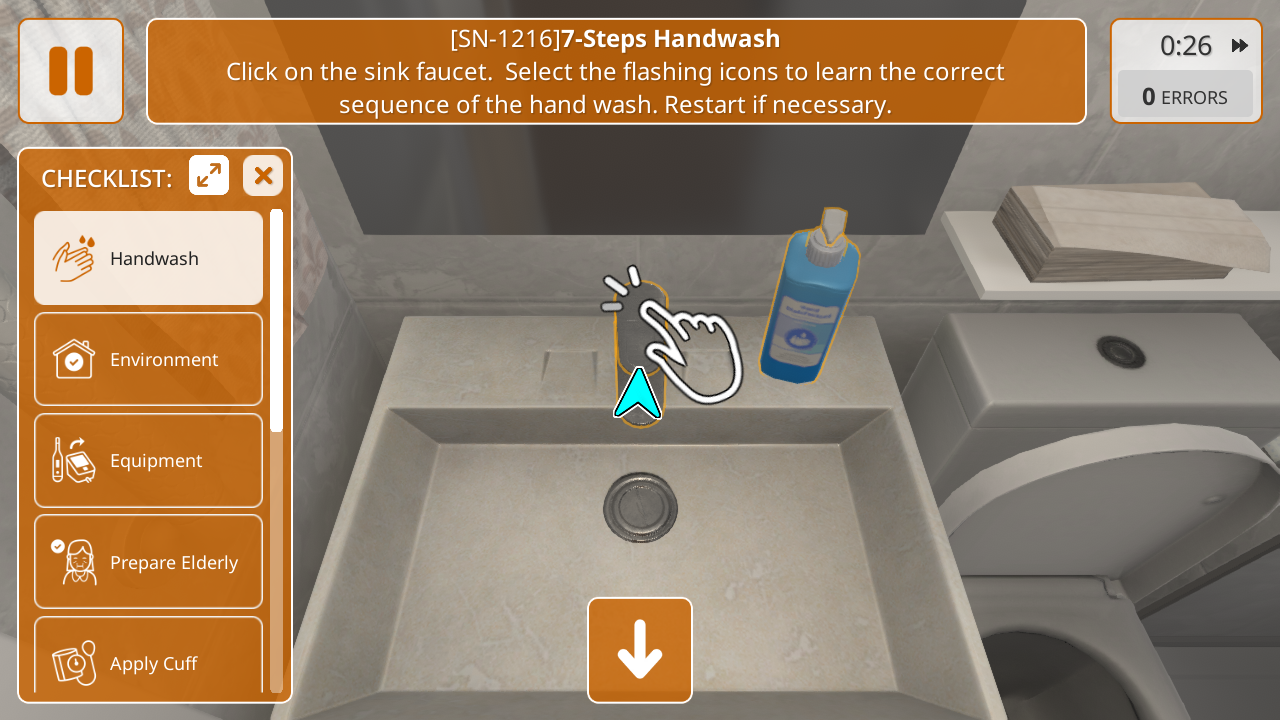Select Prepare Elderly in the checklist
Image resolution: width=1280 pixels, height=720 pixels.
149,562
